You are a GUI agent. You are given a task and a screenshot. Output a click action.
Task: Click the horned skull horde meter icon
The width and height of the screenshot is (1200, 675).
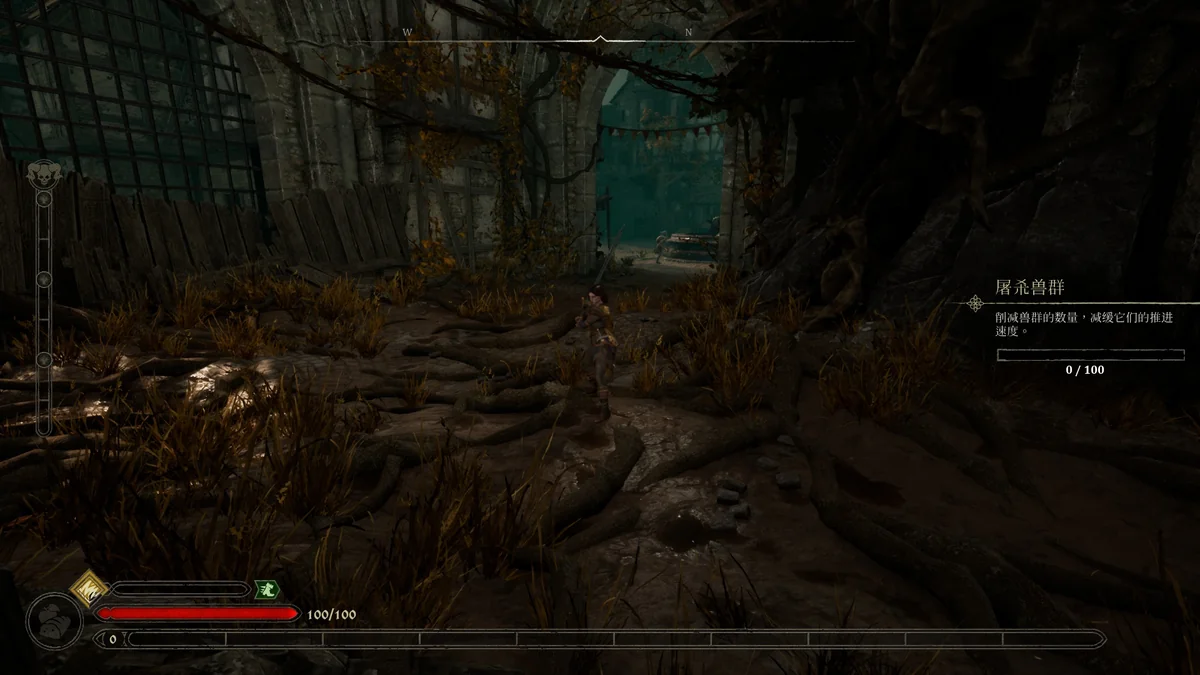pyautogui.click(x=43, y=172)
